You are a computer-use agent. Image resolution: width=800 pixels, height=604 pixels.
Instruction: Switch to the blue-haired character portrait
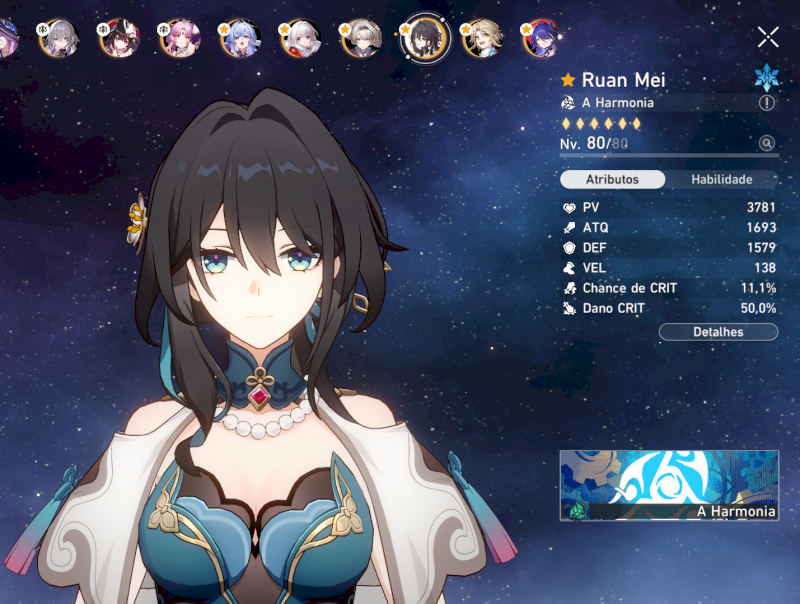pos(238,38)
